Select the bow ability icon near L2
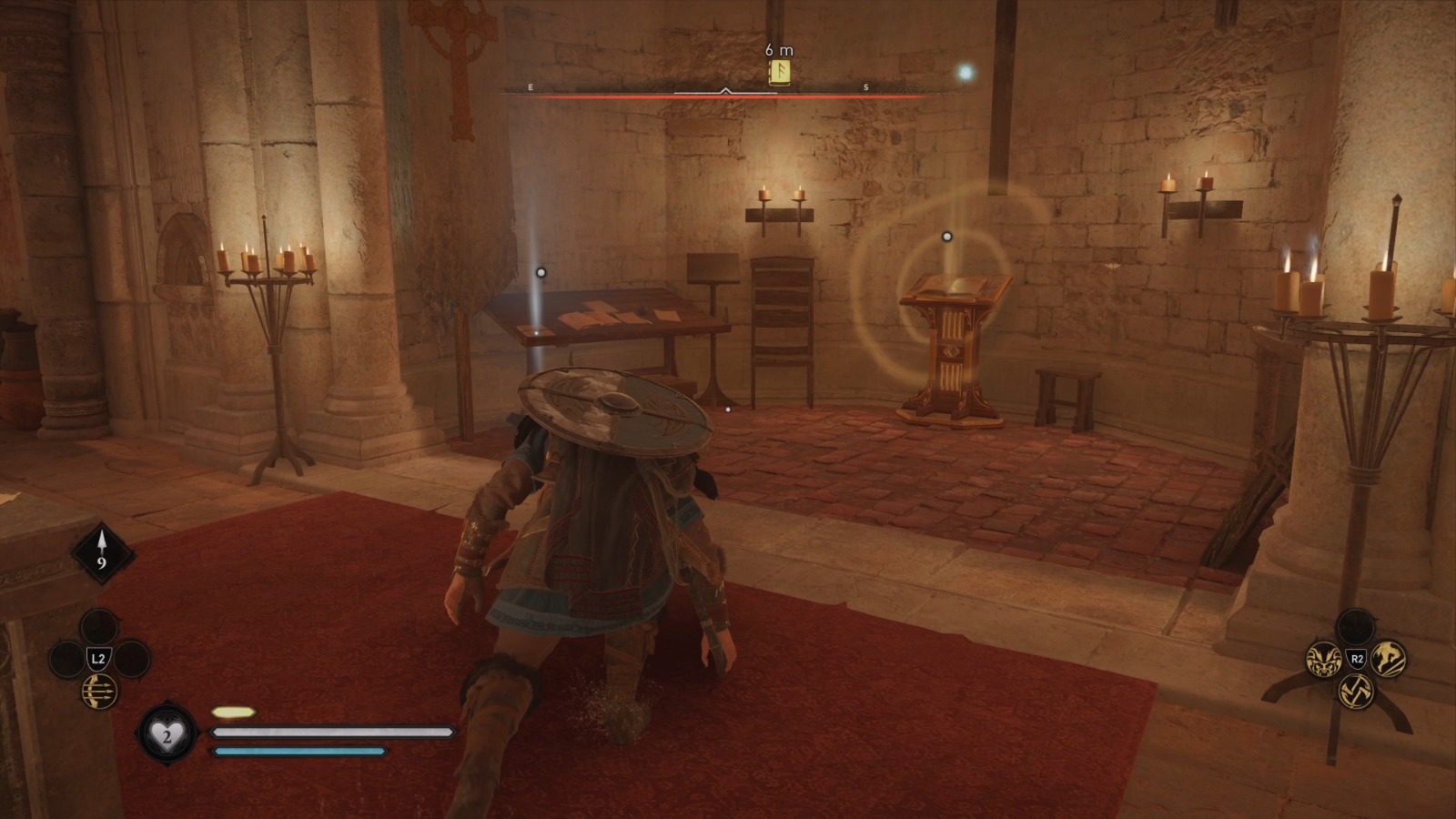Image resolution: width=1456 pixels, height=819 pixels. pos(99,691)
